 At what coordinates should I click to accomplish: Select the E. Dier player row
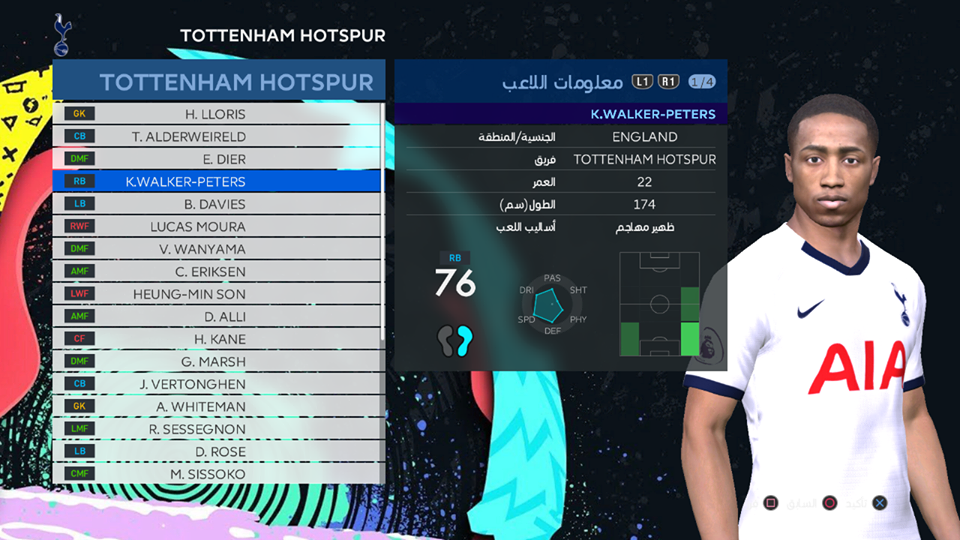pyautogui.click(x=215, y=159)
